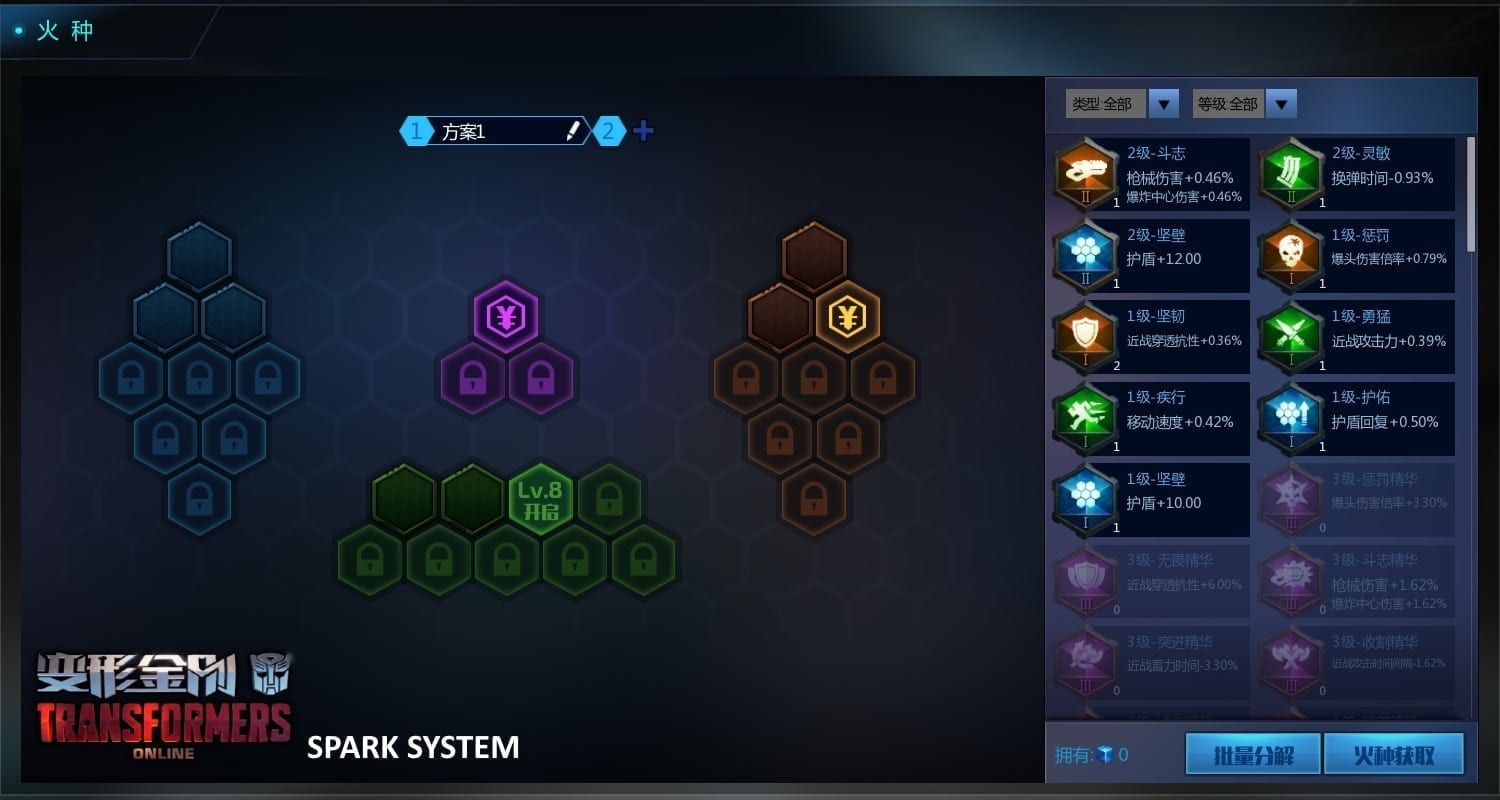The width and height of the screenshot is (1500, 800).
Task: Rename the loadout using the pencil icon
Action: tap(573, 131)
